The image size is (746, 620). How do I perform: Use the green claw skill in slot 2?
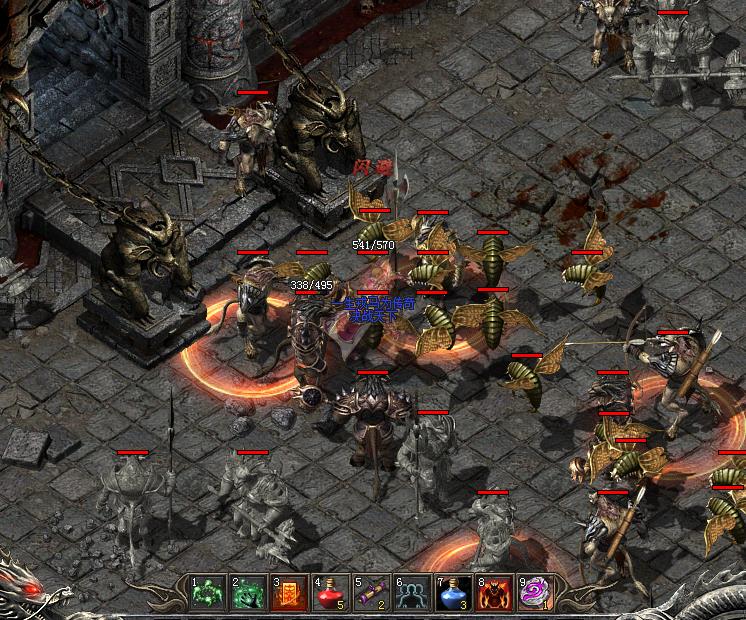tap(247, 593)
